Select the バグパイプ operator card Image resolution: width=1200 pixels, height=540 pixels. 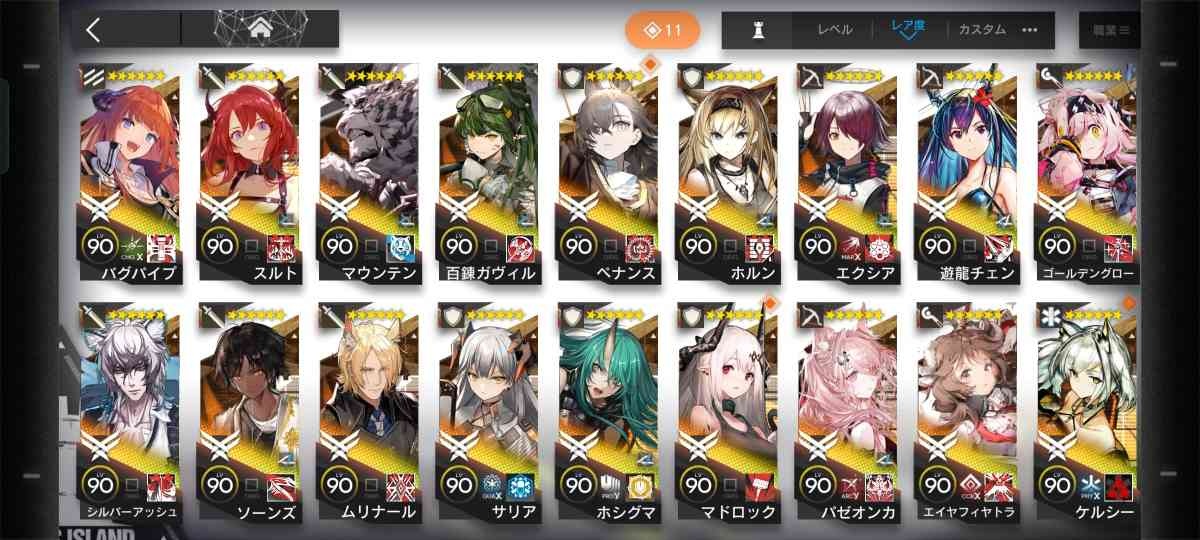129,165
